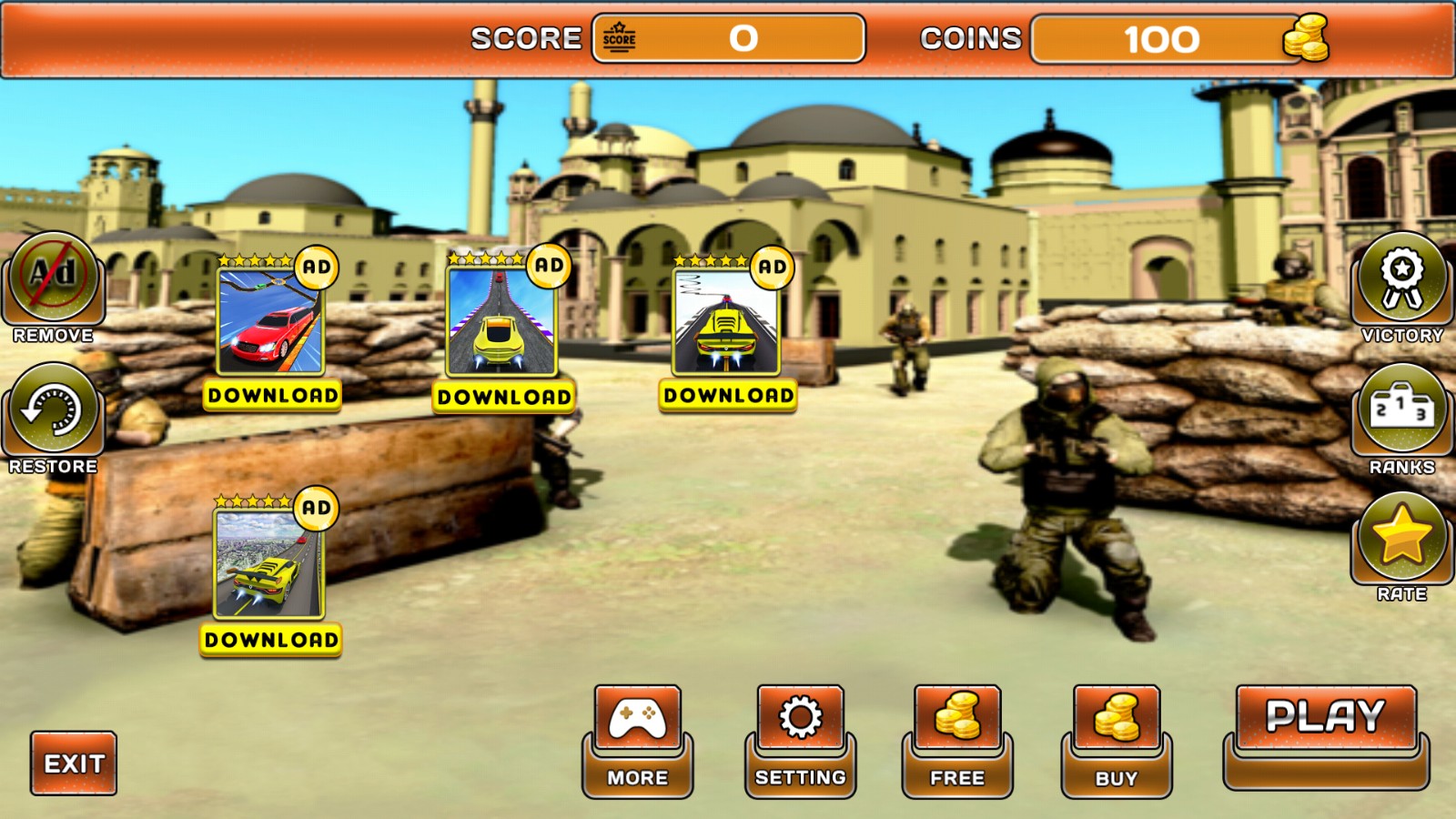
Task: Click the RESTORE purchases icon
Action: (x=53, y=409)
